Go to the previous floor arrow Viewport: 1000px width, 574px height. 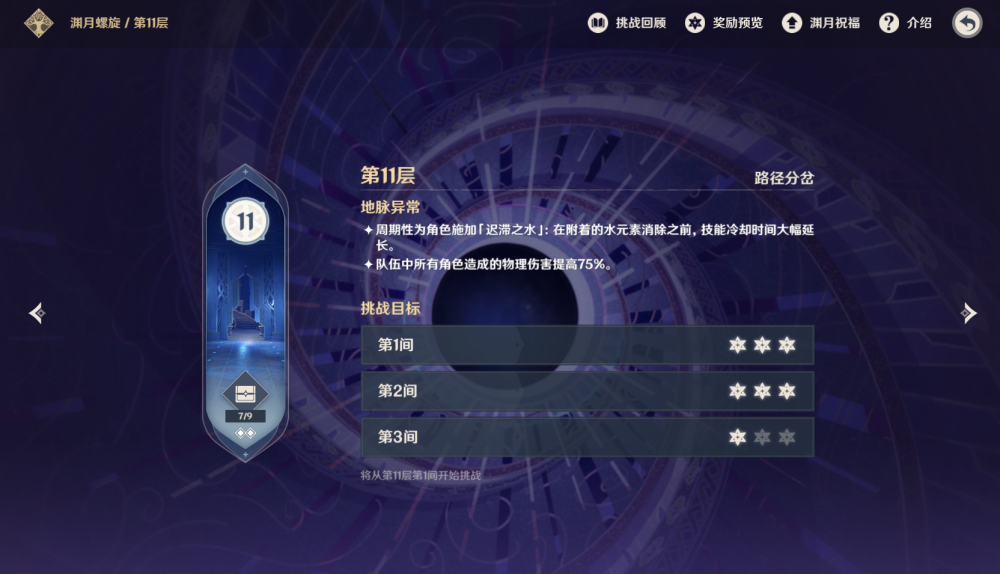(x=37, y=313)
